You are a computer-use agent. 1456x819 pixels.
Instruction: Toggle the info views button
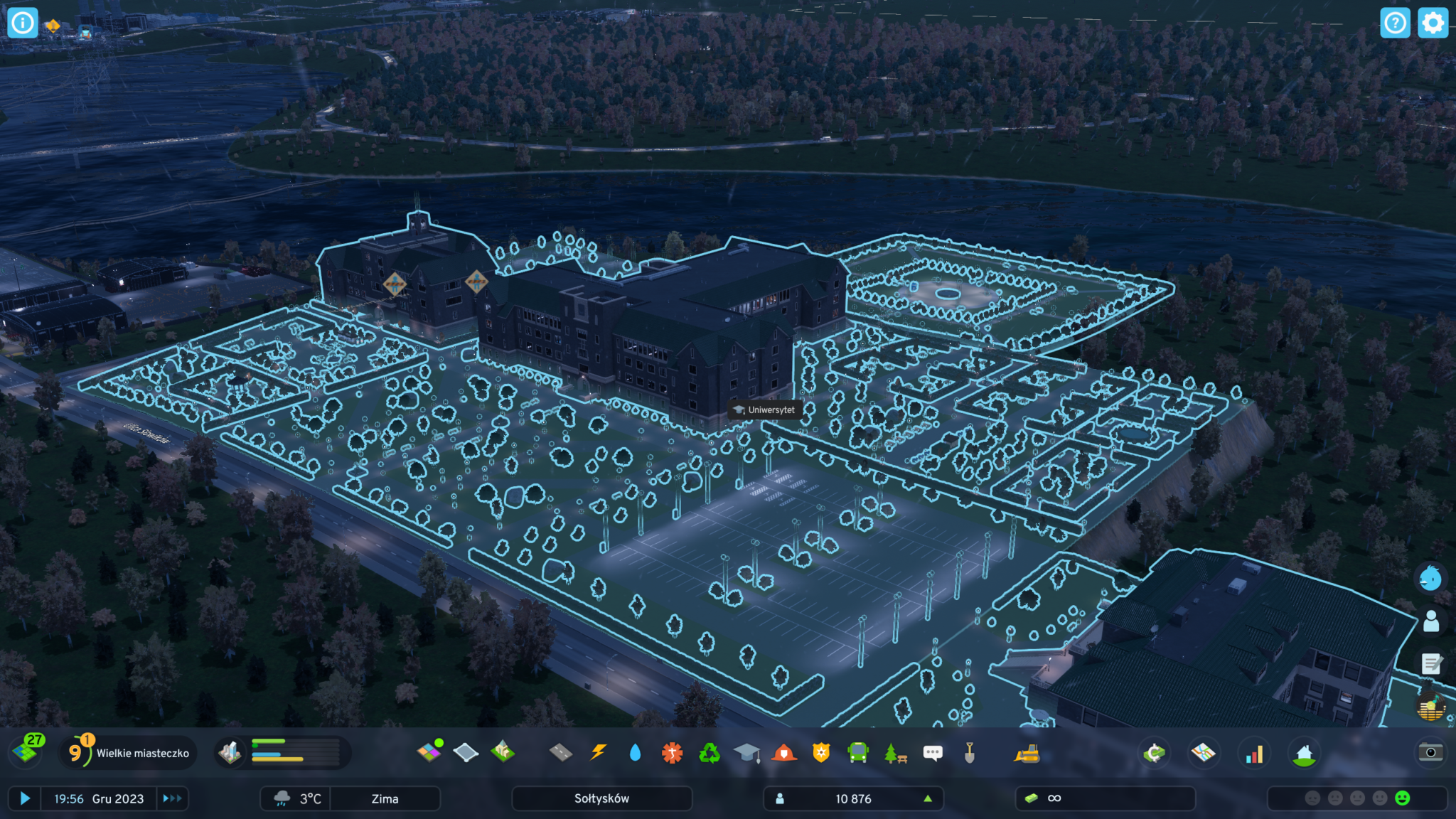23,23
